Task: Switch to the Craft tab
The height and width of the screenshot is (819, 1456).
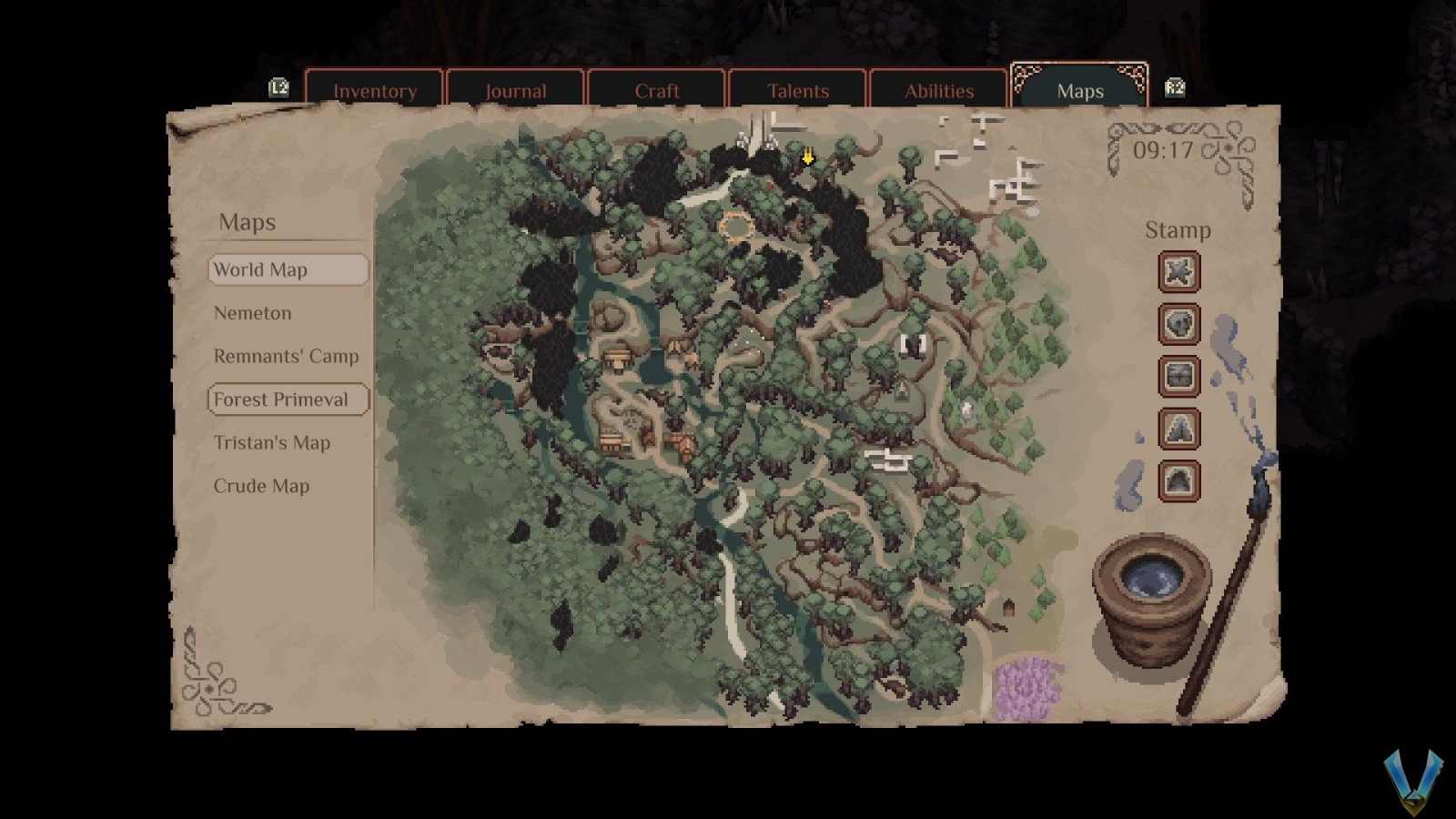Action: pyautogui.click(x=657, y=90)
